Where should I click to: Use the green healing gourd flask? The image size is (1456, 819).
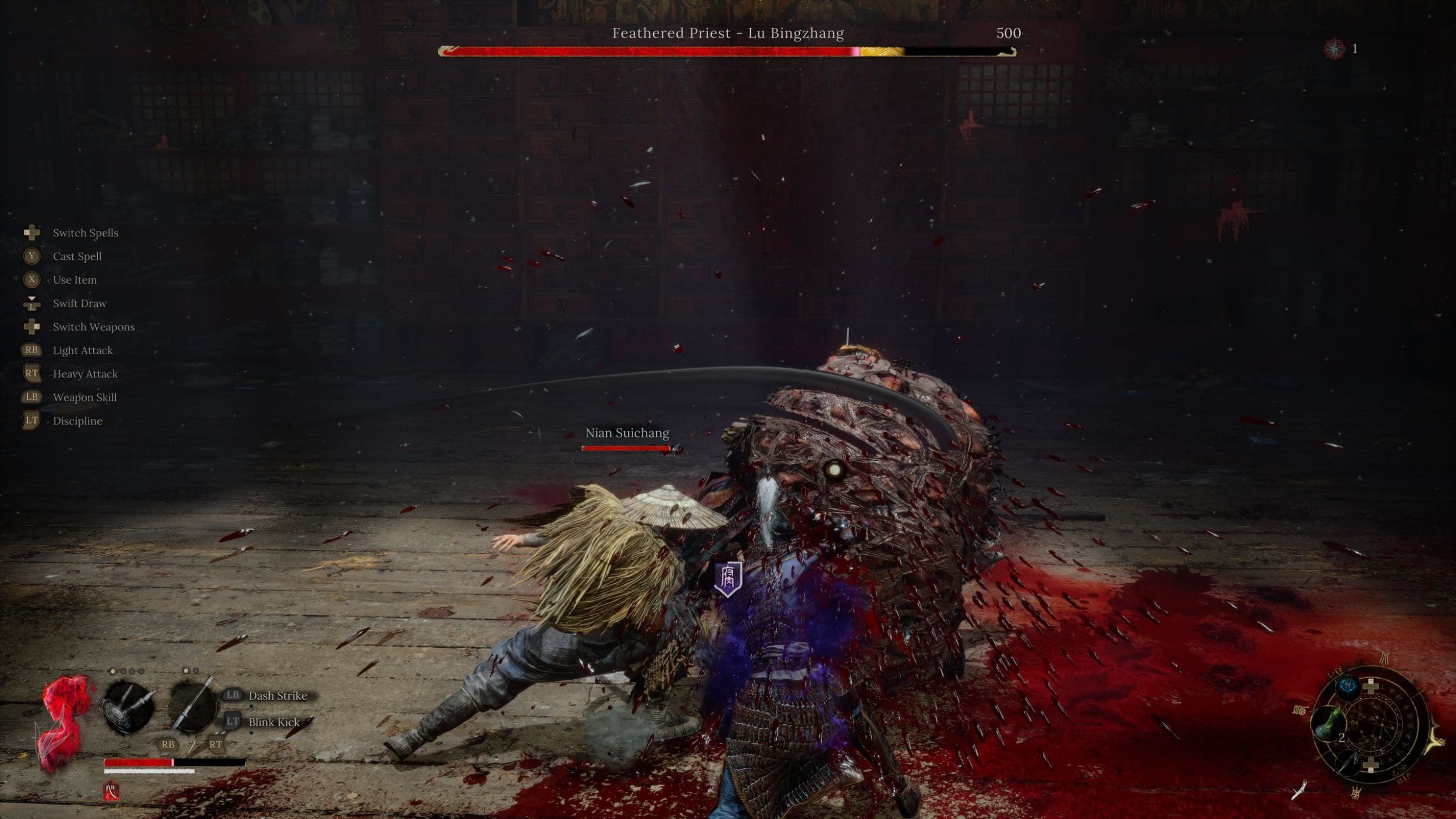click(x=1329, y=722)
